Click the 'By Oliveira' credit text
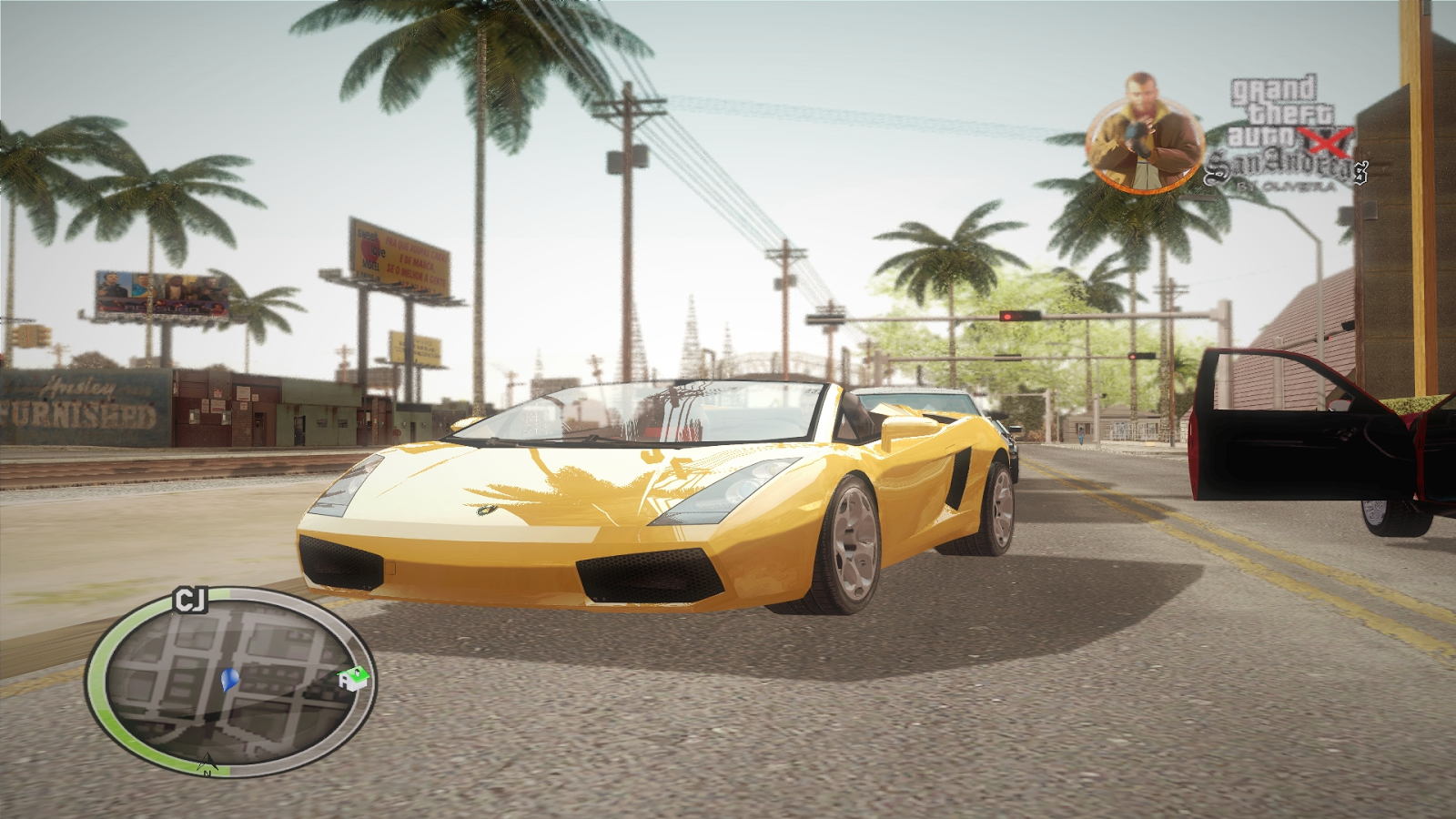1456x819 pixels. pyautogui.click(x=1287, y=187)
